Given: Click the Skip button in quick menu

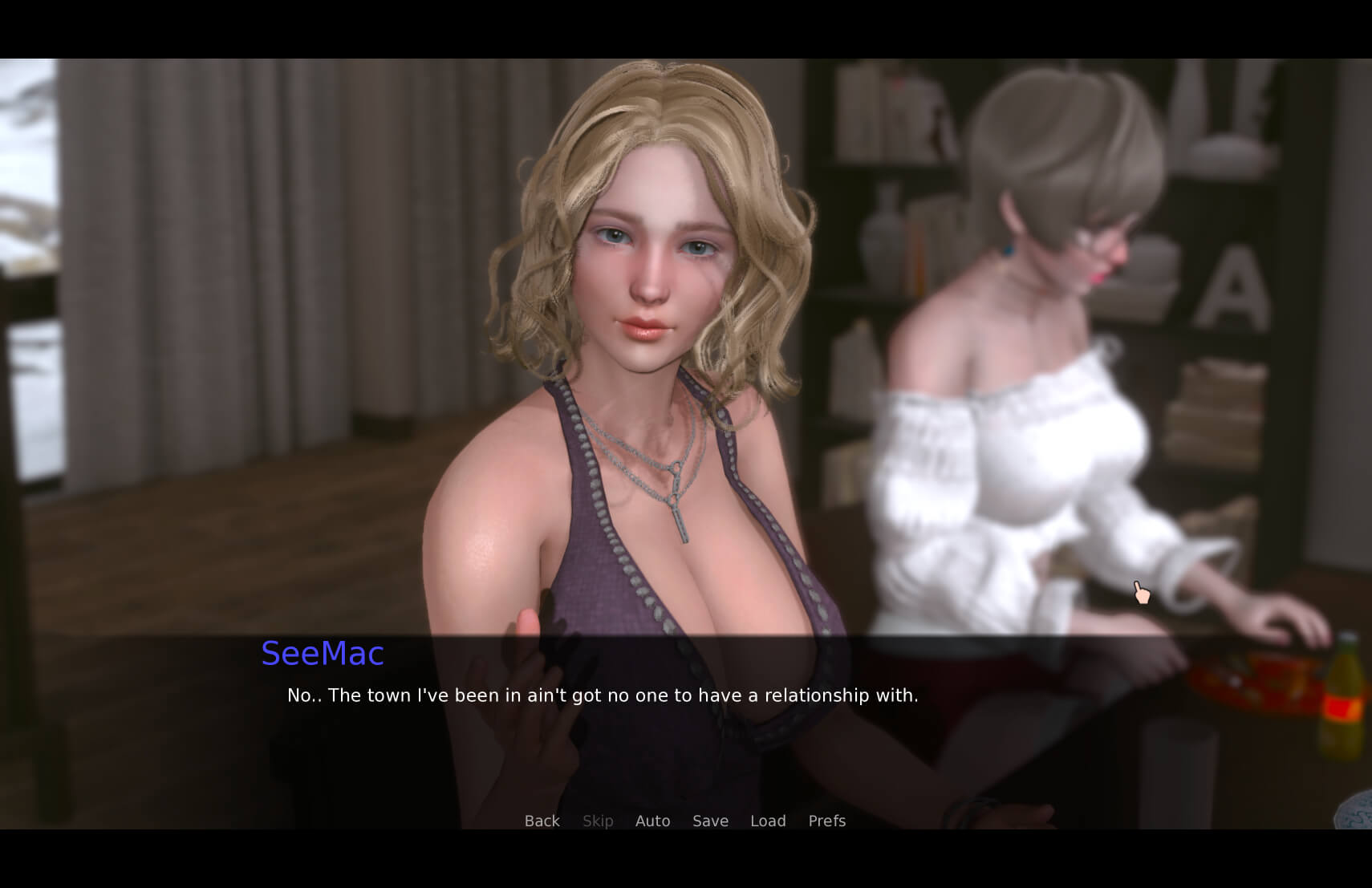Looking at the screenshot, I should point(598,821).
